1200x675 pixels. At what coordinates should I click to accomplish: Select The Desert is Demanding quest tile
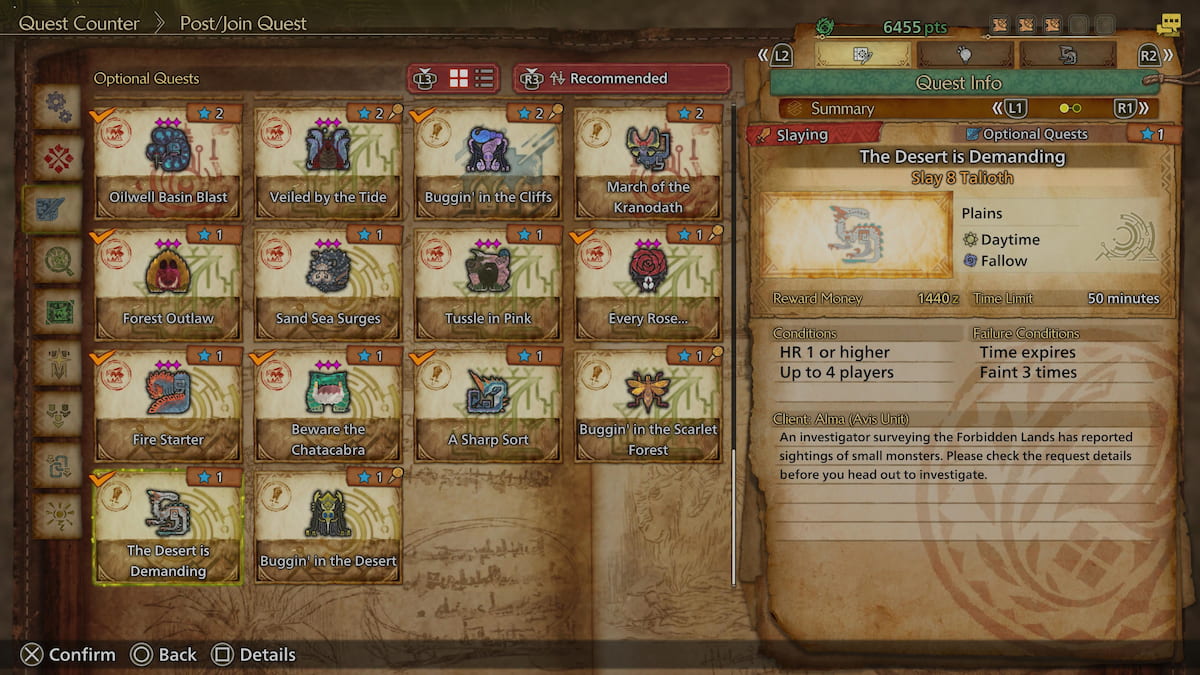pos(168,527)
